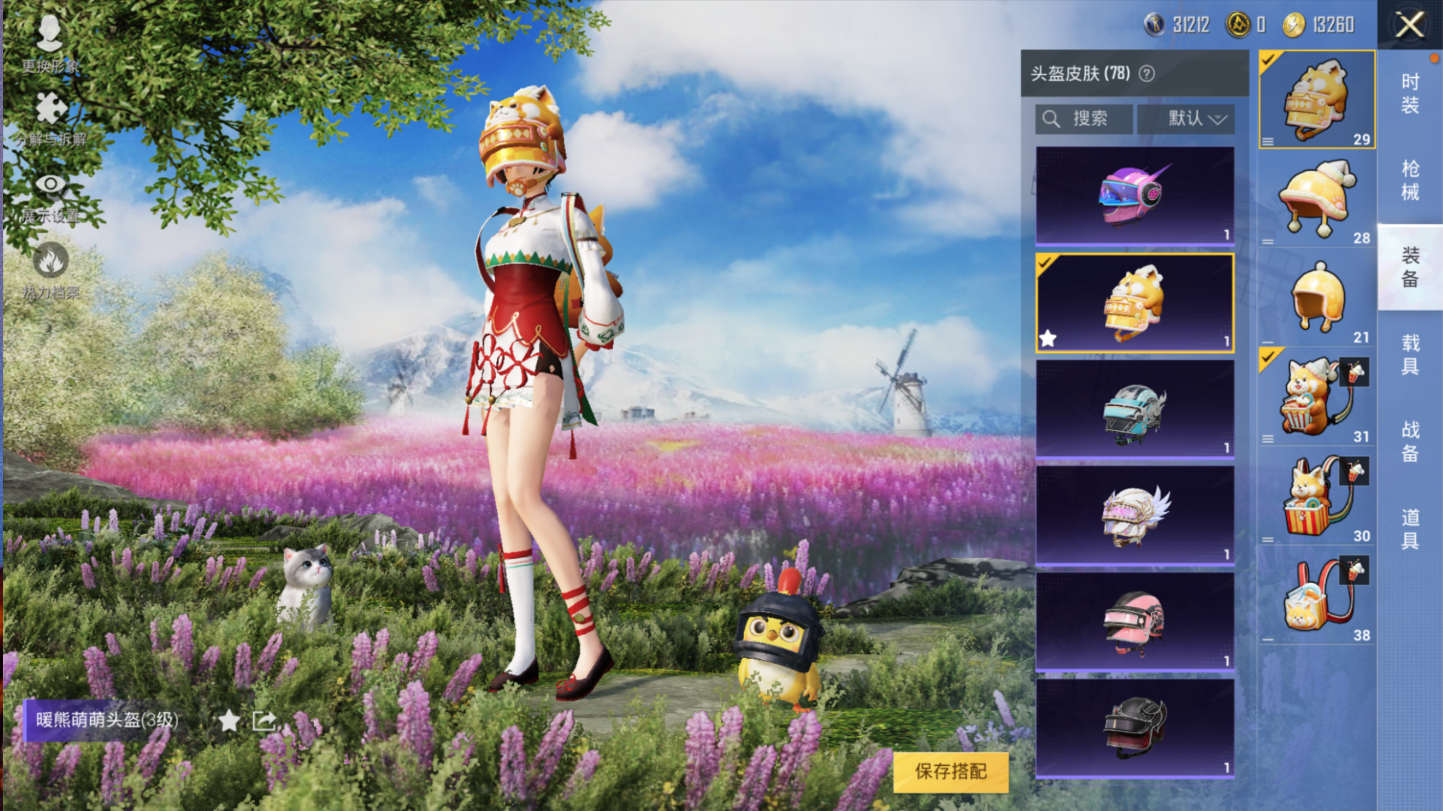Click the 搜索 search box
The width and height of the screenshot is (1443, 811).
click(x=1085, y=119)
